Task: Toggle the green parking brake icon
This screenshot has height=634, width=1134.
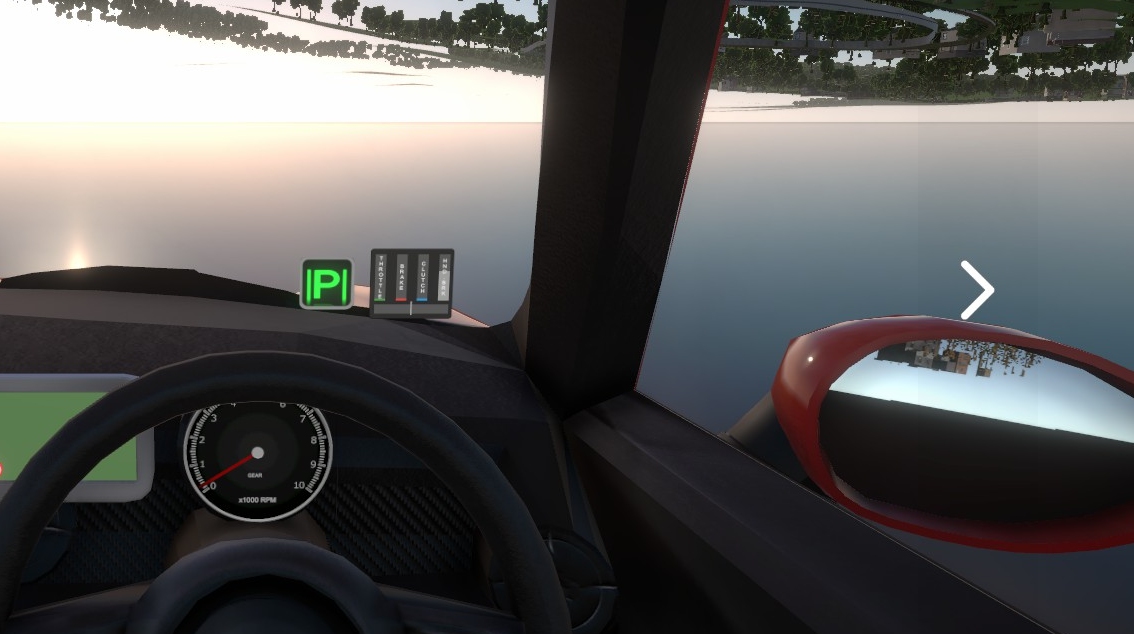Action: pos(327,285)
